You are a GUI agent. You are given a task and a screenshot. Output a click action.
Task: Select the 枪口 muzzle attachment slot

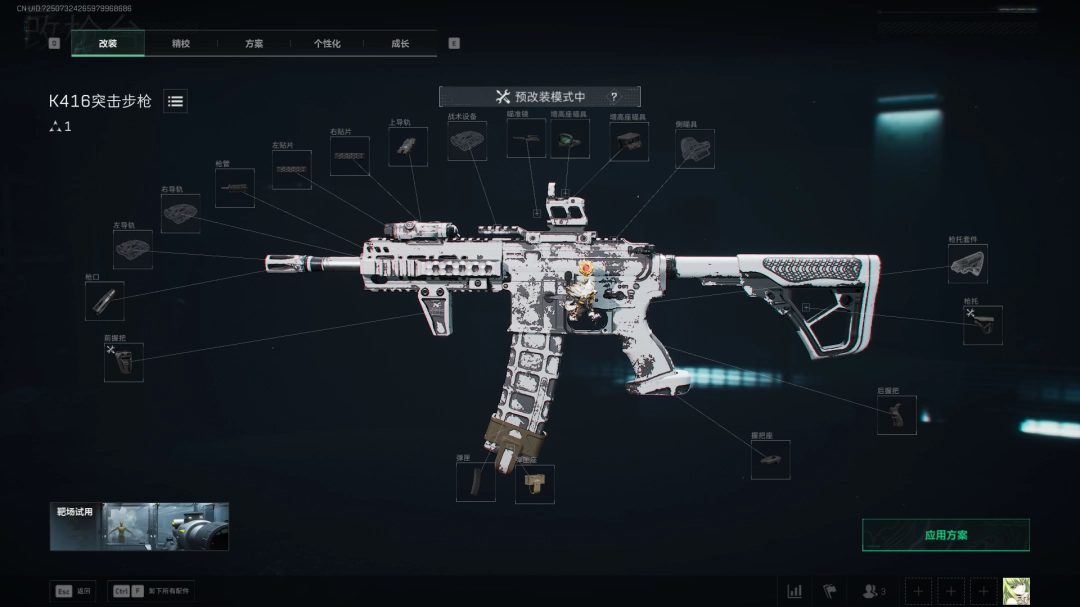tap(104, 301)
